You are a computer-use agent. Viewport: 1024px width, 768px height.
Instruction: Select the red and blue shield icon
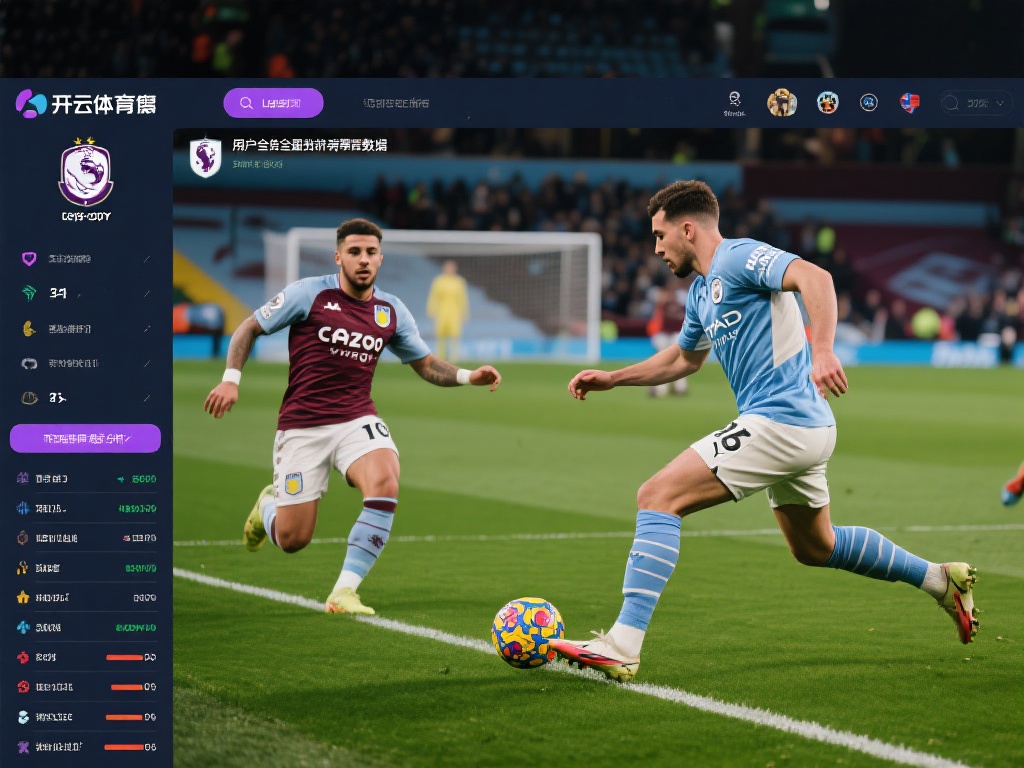point(909,102)
